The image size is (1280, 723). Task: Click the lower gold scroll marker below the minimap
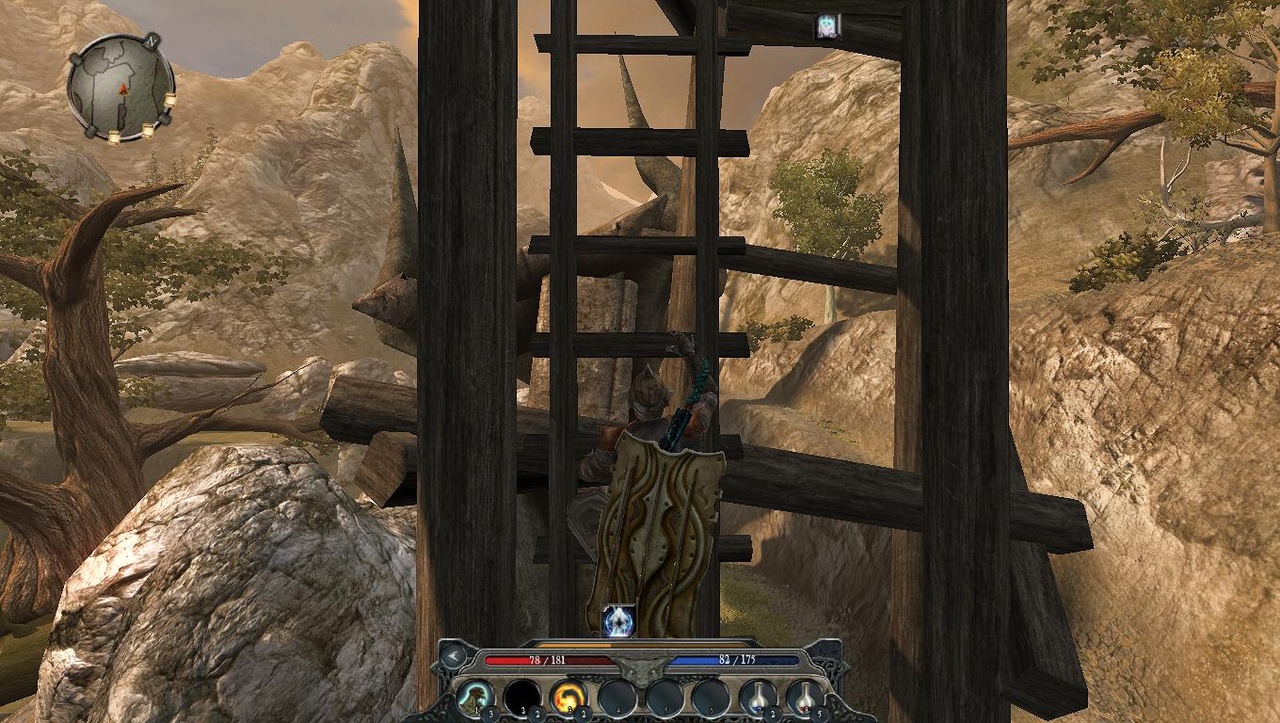tap(114, 136)
